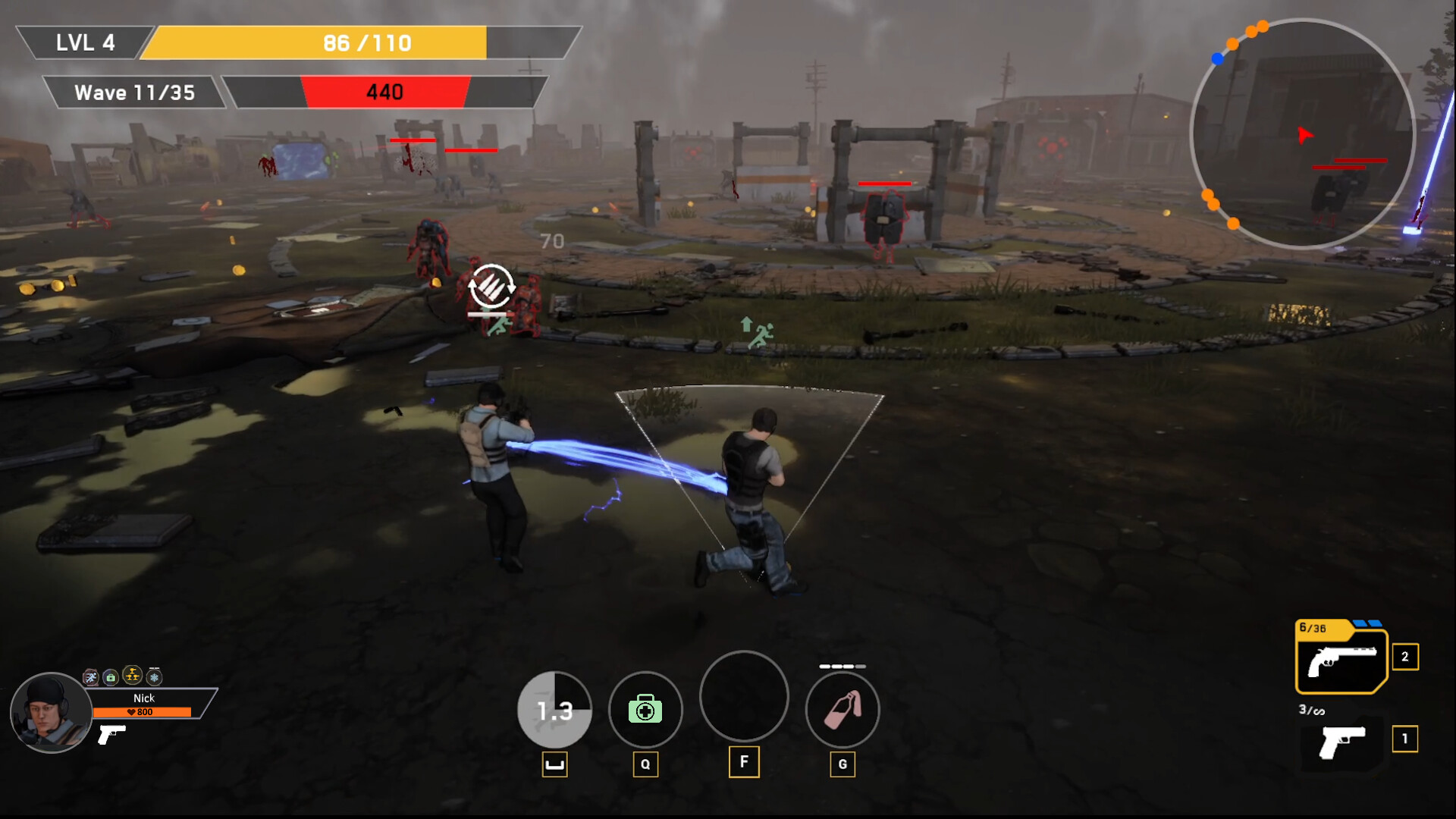Click the sprint buff icon above Nick's portrait
This screenshot has height=819, width=1456.
[x=90, y=676]
